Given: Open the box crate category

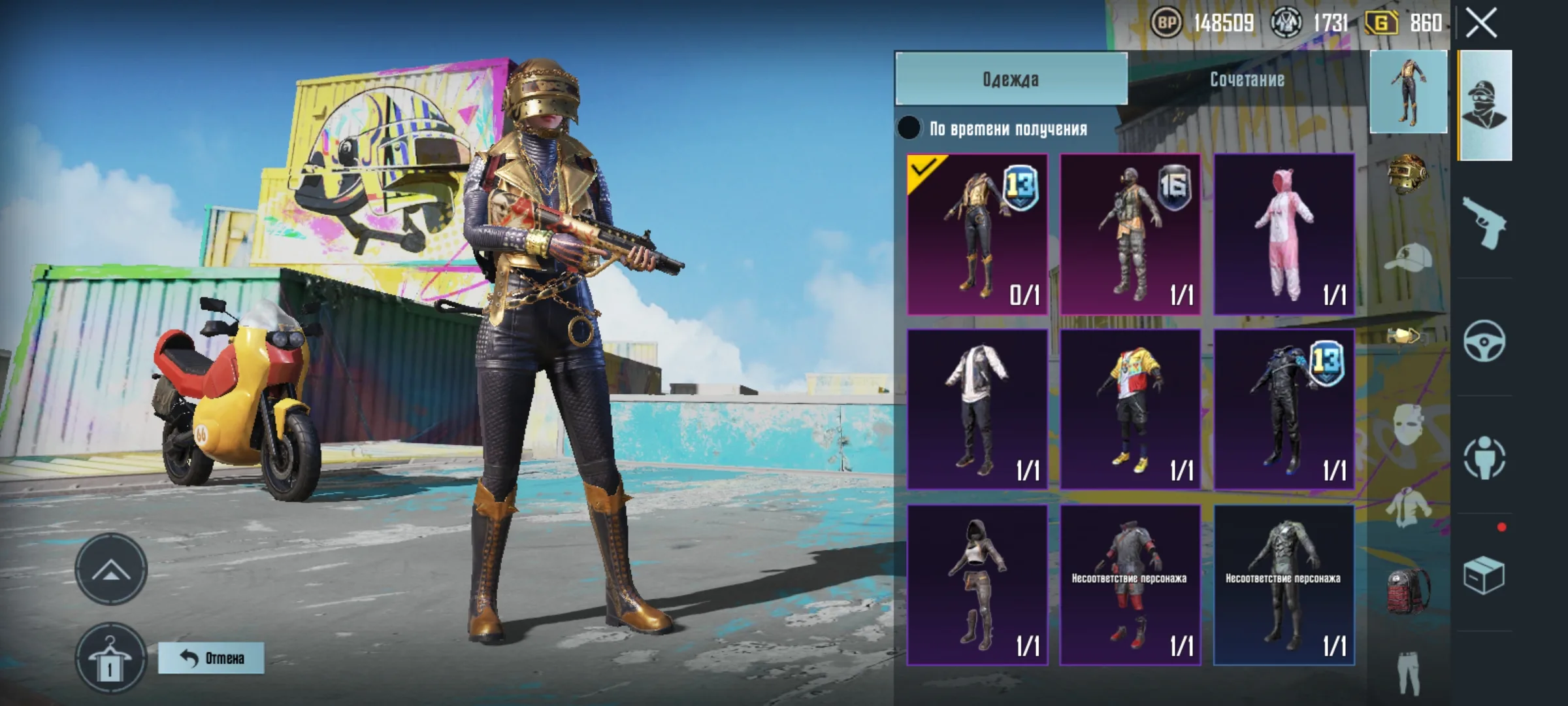Looking at the screenshot, I should click(1484, 576).
